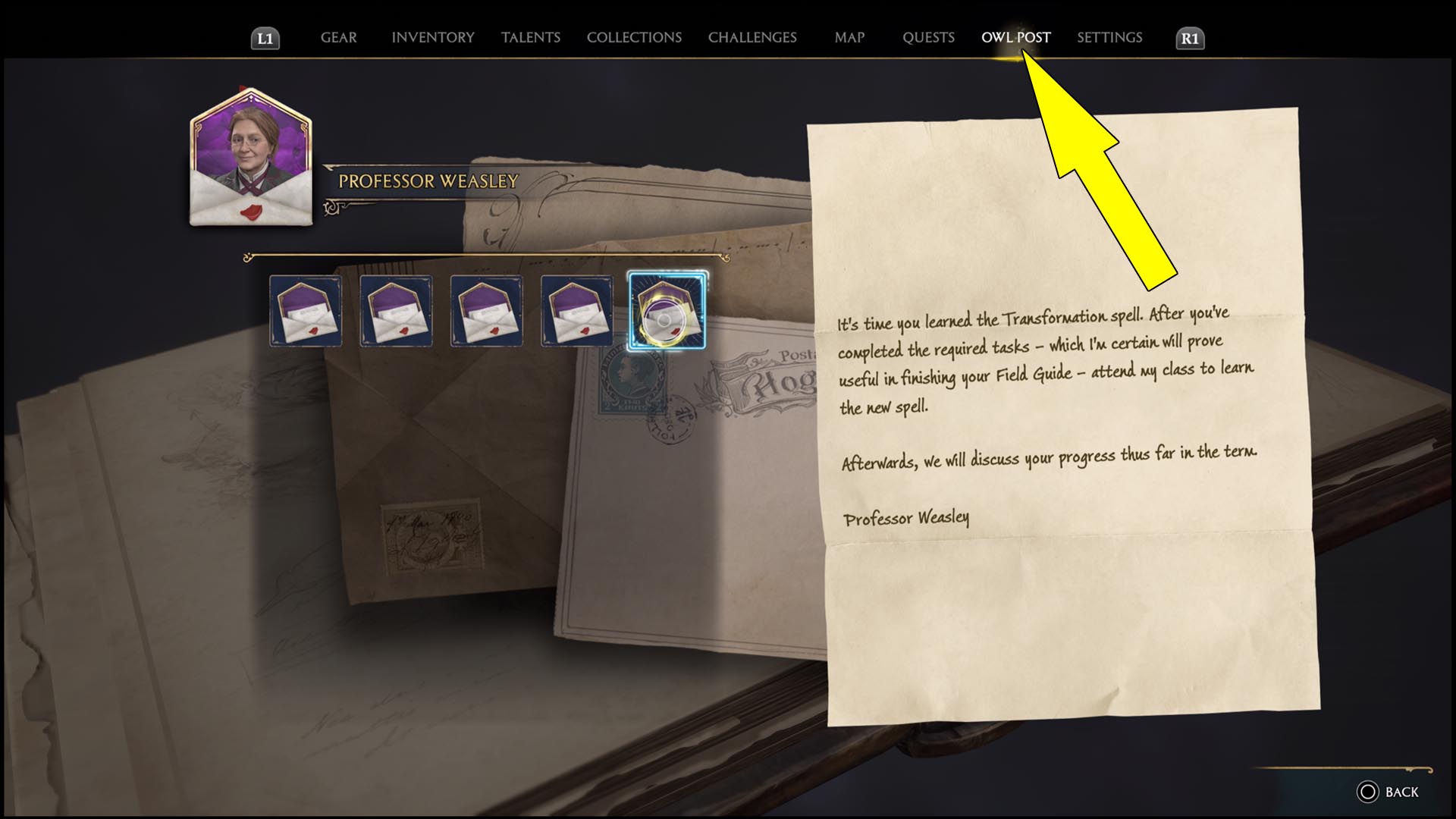This screenshot has height=819, width=1456.
Task: Select the second purple envelope icon
Action: click(x=396, y=311)
